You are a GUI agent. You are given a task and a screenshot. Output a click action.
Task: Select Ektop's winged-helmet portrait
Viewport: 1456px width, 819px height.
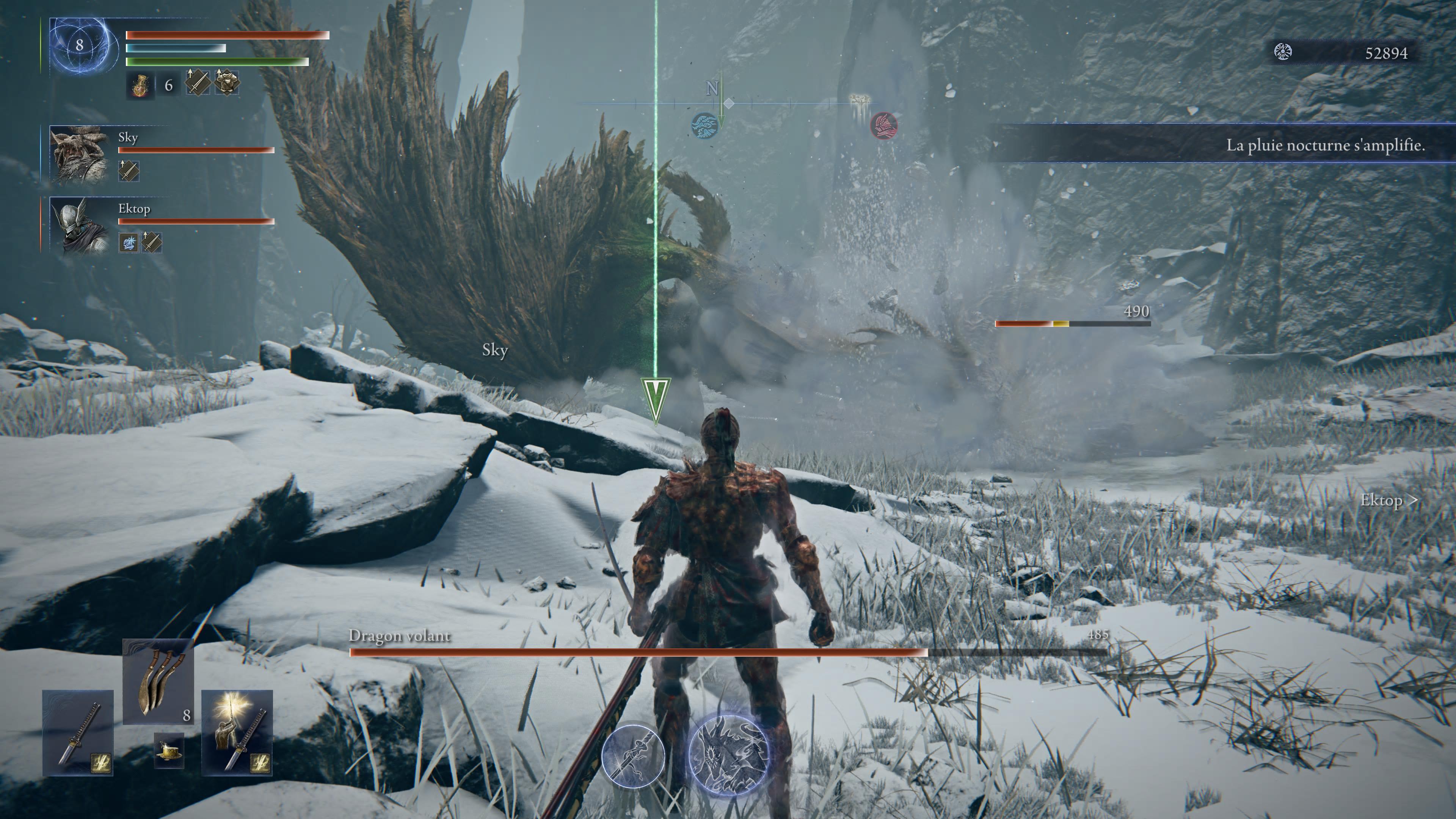click(x=78, y=226)
